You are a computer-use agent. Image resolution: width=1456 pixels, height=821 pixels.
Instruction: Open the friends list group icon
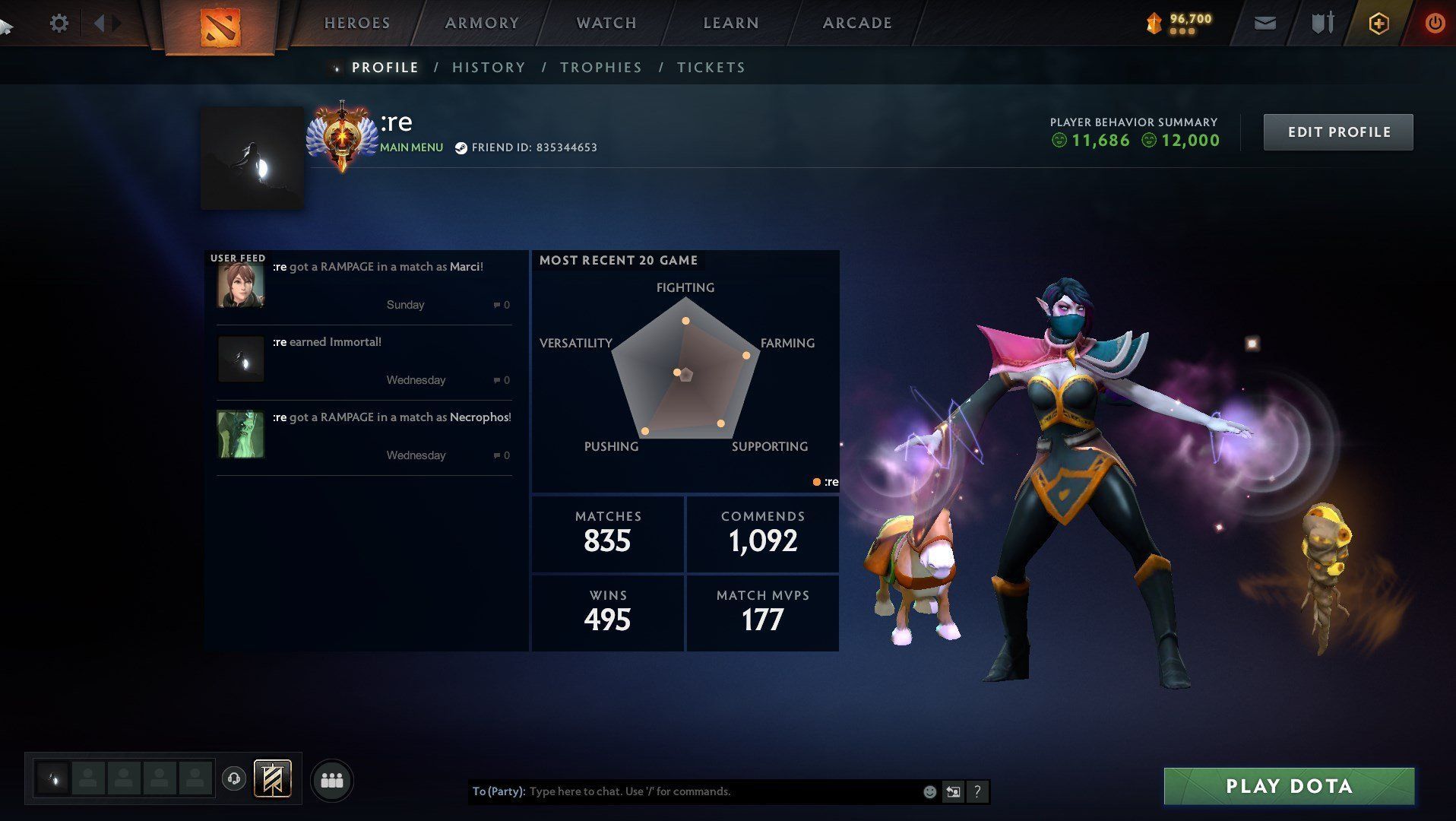332,781
